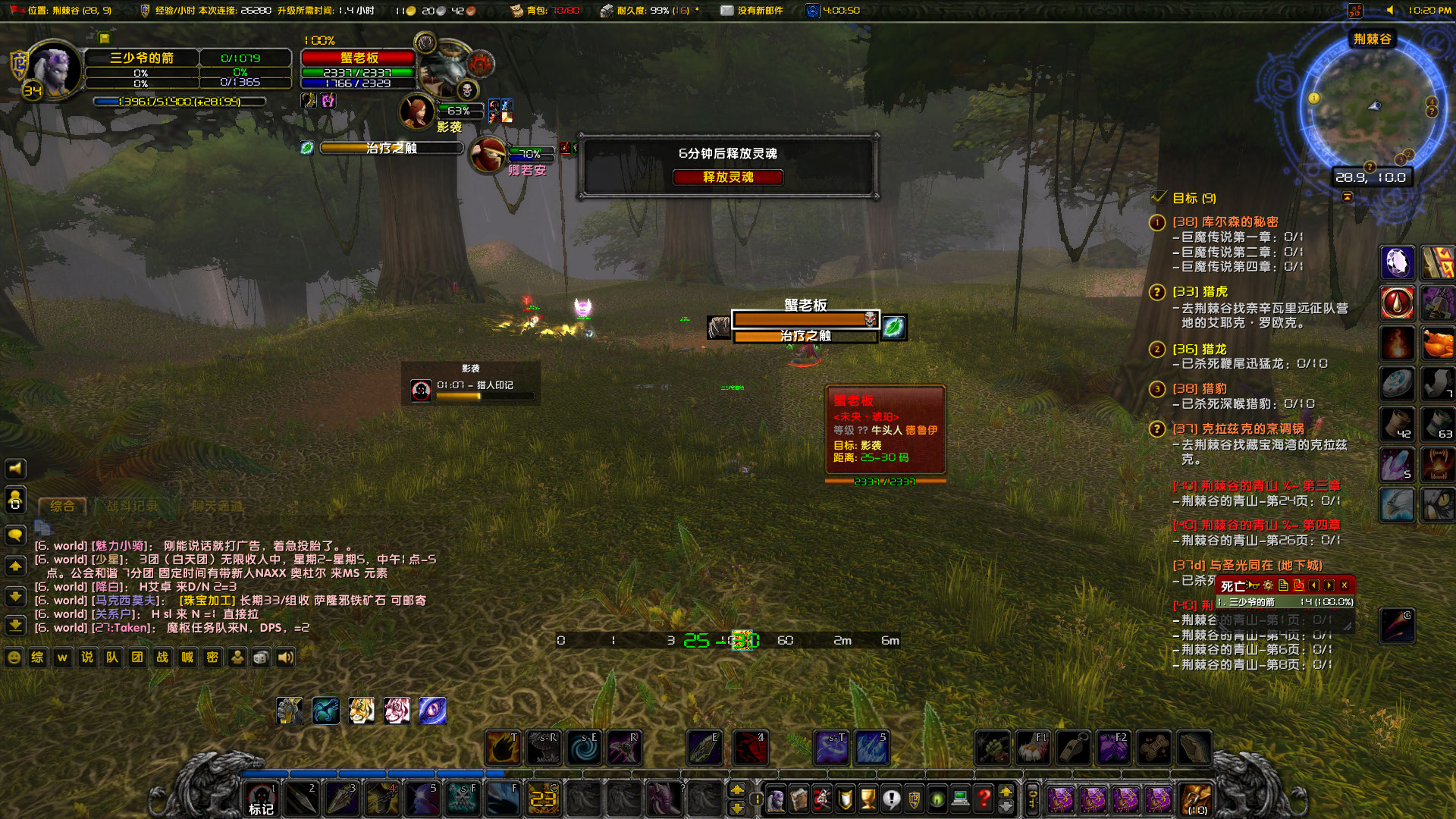The width and height of the screenshot is (1456, 819).
Task: Switch to the 战斗记录 chat tab
Action: pyautogui.click(x=130, y=506)
